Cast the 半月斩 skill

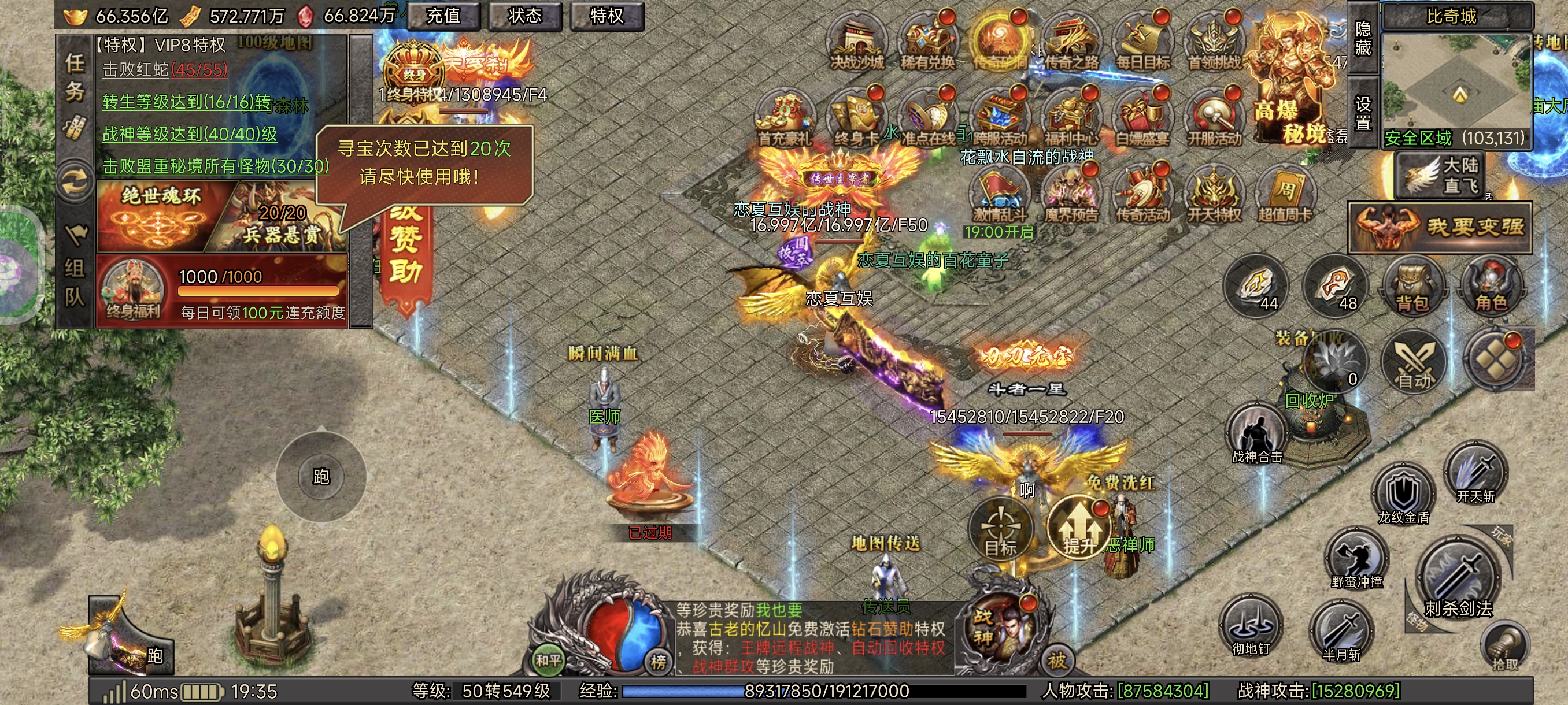pos(1341,632)
